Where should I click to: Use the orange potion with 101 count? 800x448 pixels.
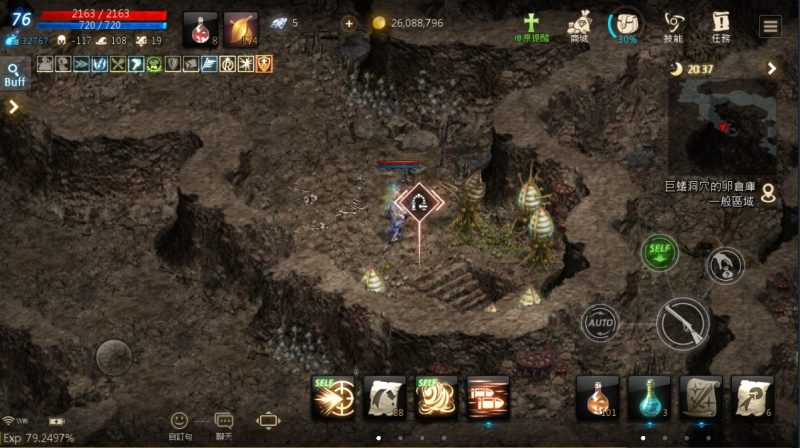coord(597,397)
